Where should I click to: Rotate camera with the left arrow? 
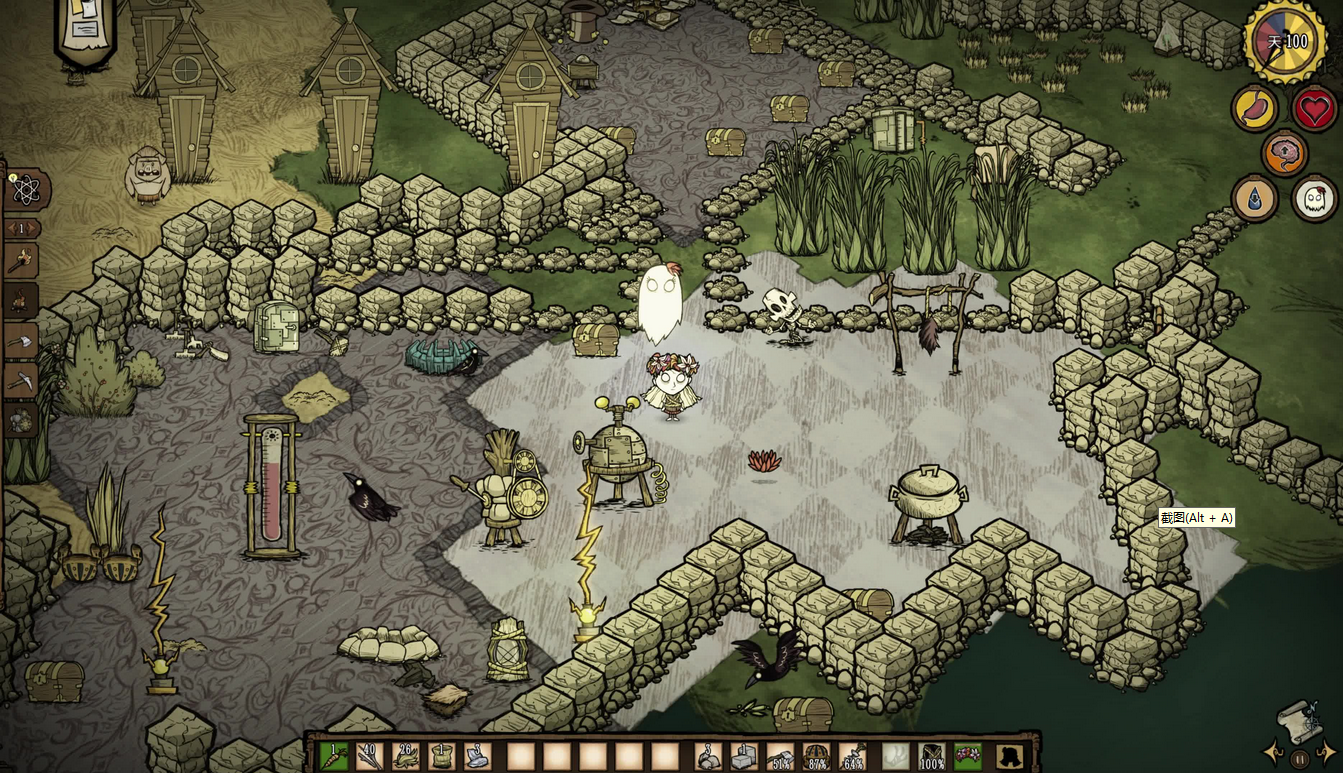(x=1274, y=752)
